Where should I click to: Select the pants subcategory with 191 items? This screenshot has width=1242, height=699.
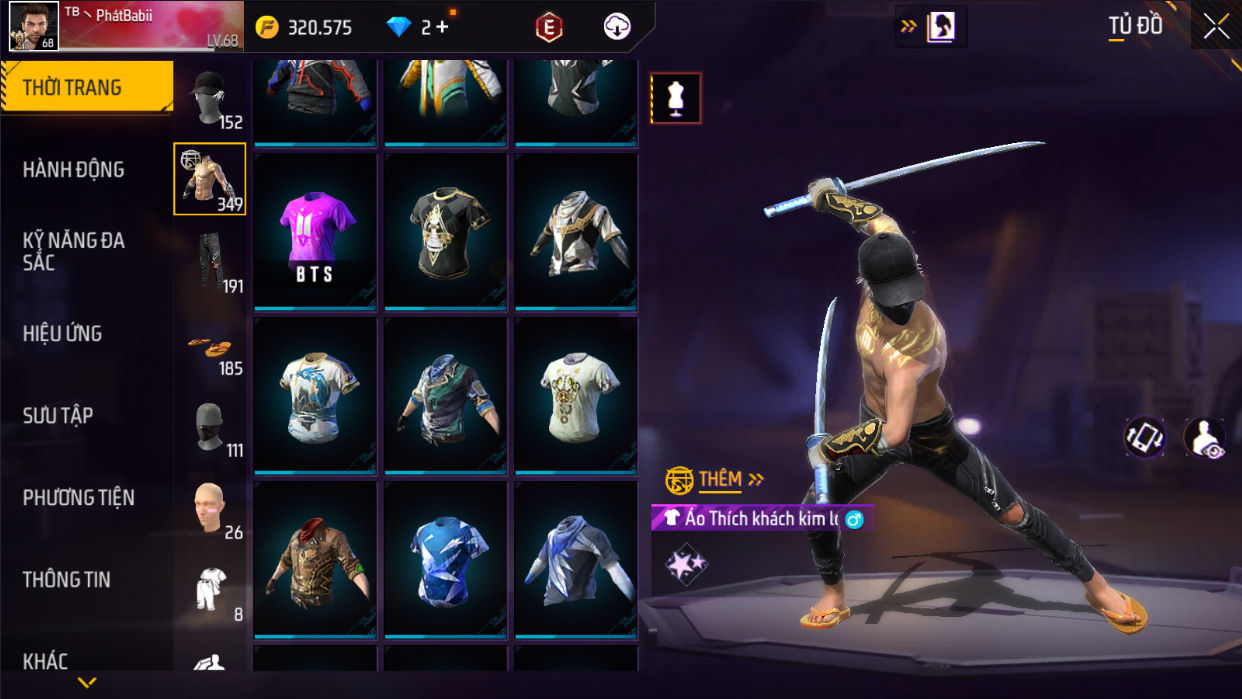[209, 262]
